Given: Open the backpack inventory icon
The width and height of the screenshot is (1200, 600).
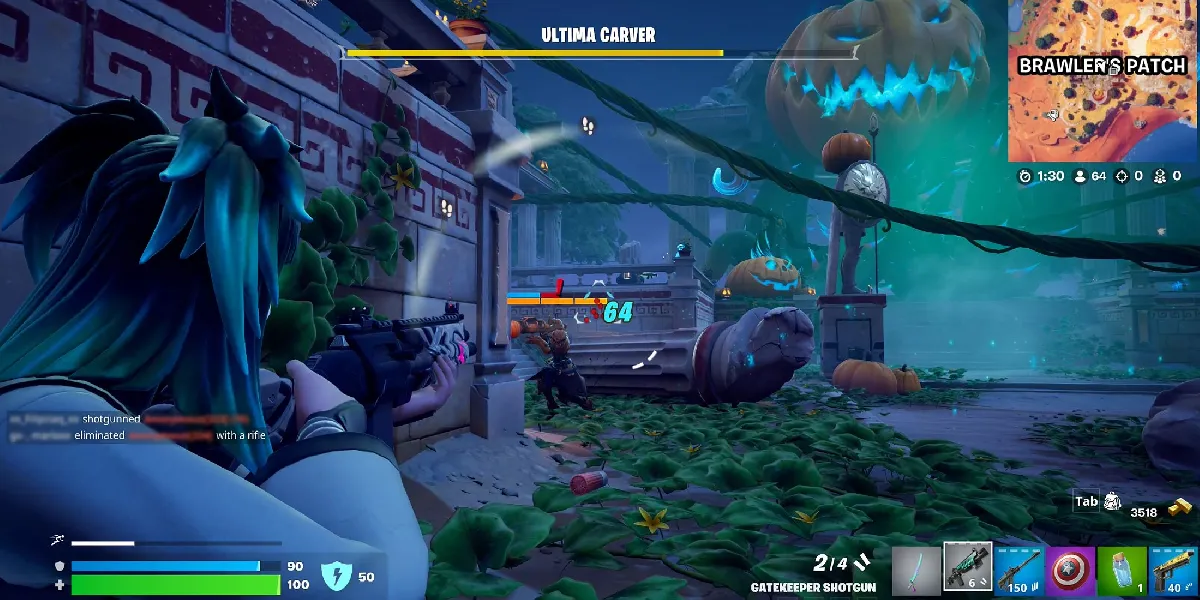Looking at the screenshot, I should (1111, 502).
